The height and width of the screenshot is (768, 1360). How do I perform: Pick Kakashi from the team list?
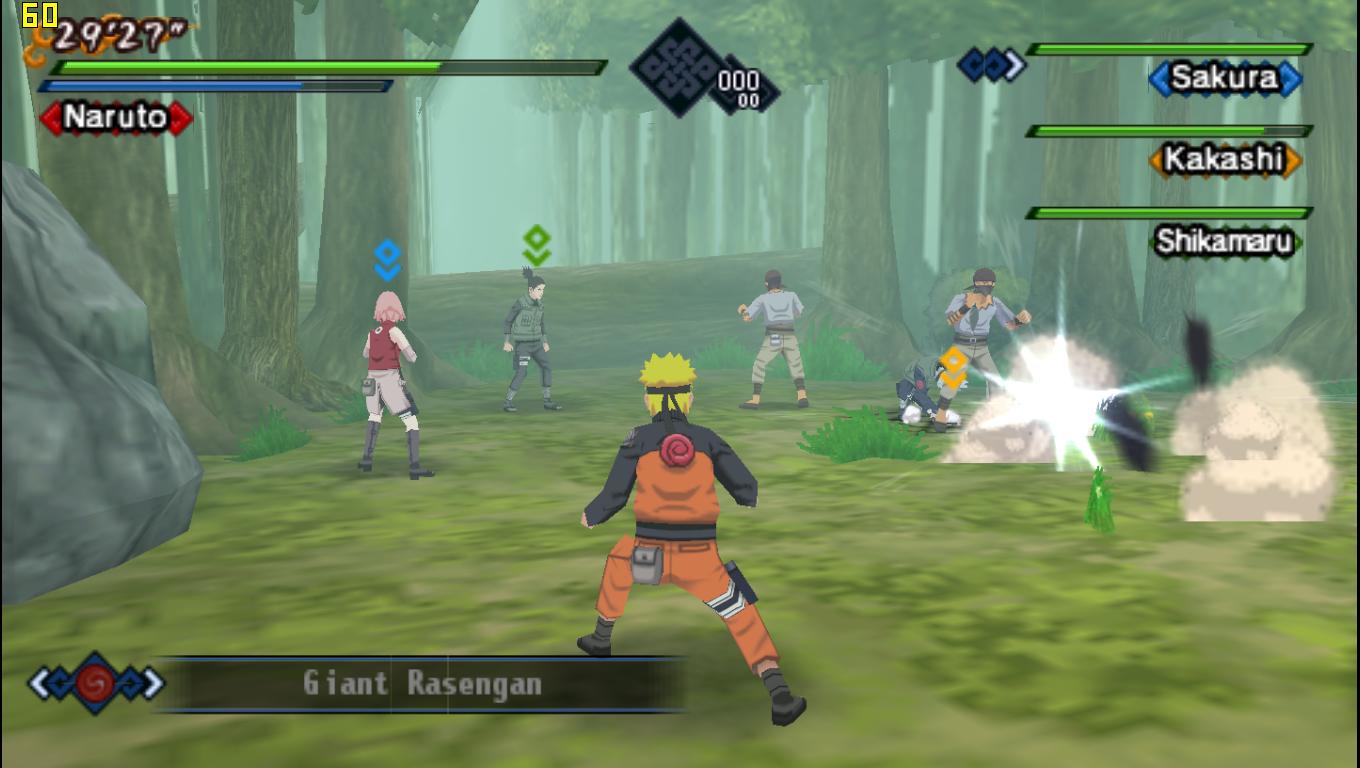pos(1224,159)
